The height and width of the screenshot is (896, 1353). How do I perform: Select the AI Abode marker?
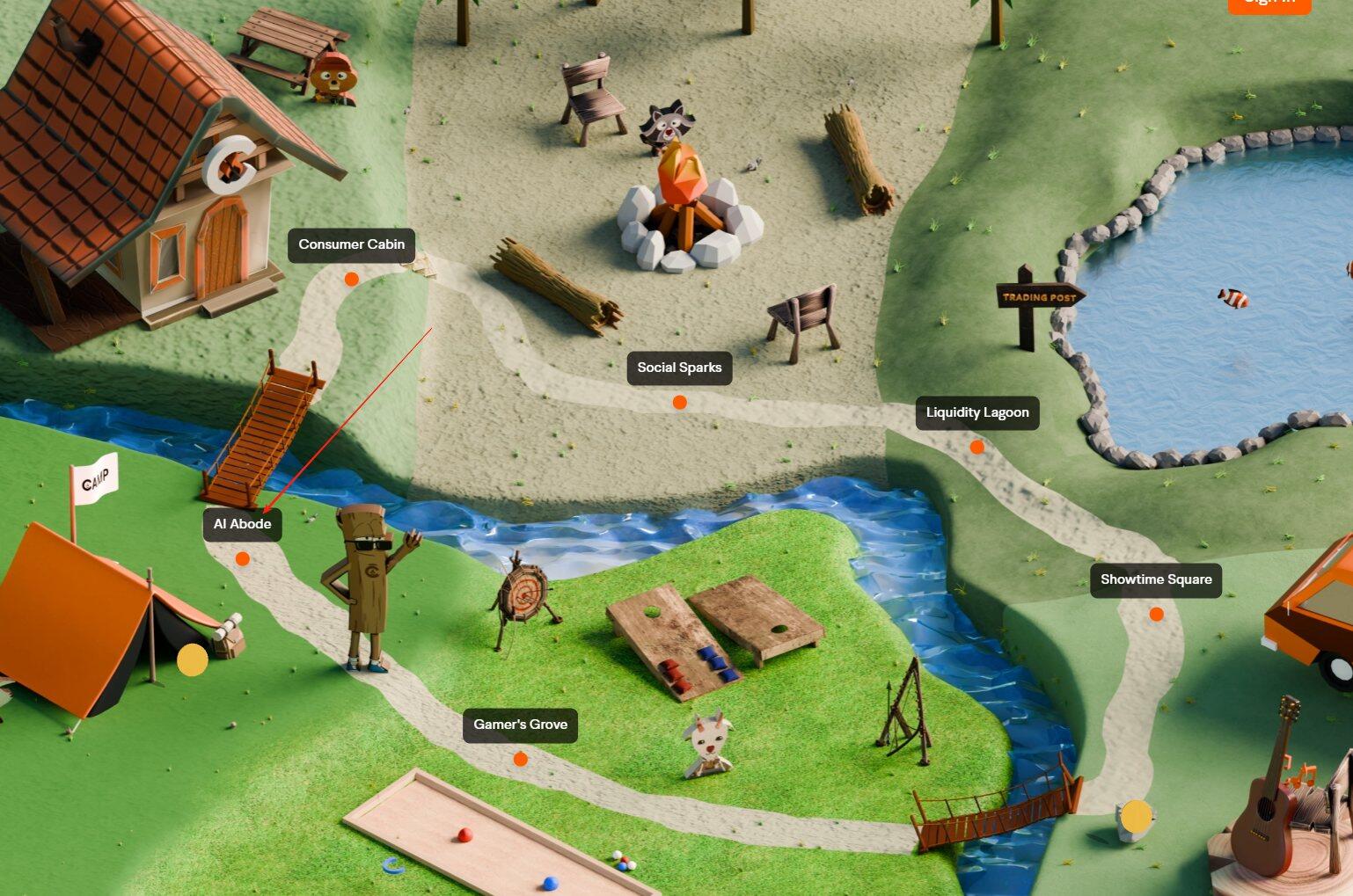click(x=242, y=557)
